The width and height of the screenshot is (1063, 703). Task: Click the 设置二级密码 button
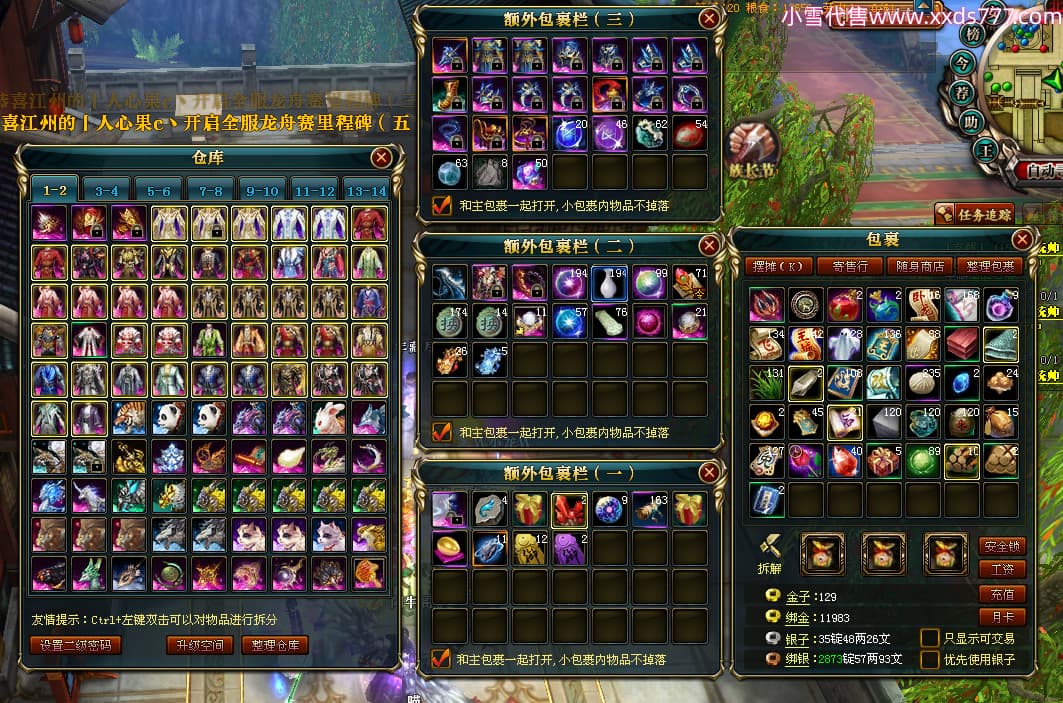click(76, 645)
